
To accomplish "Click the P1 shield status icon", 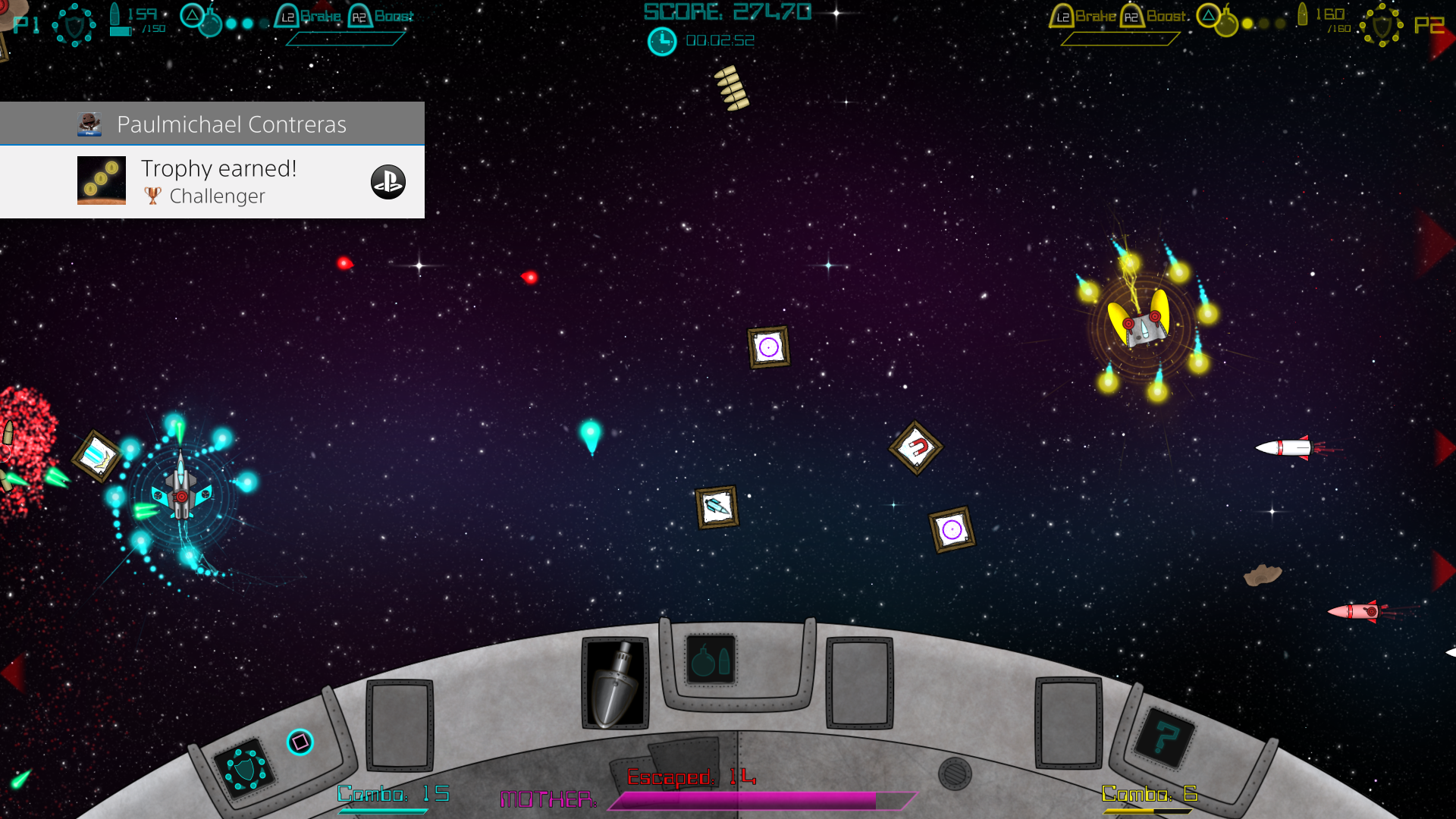I will 74,24.
